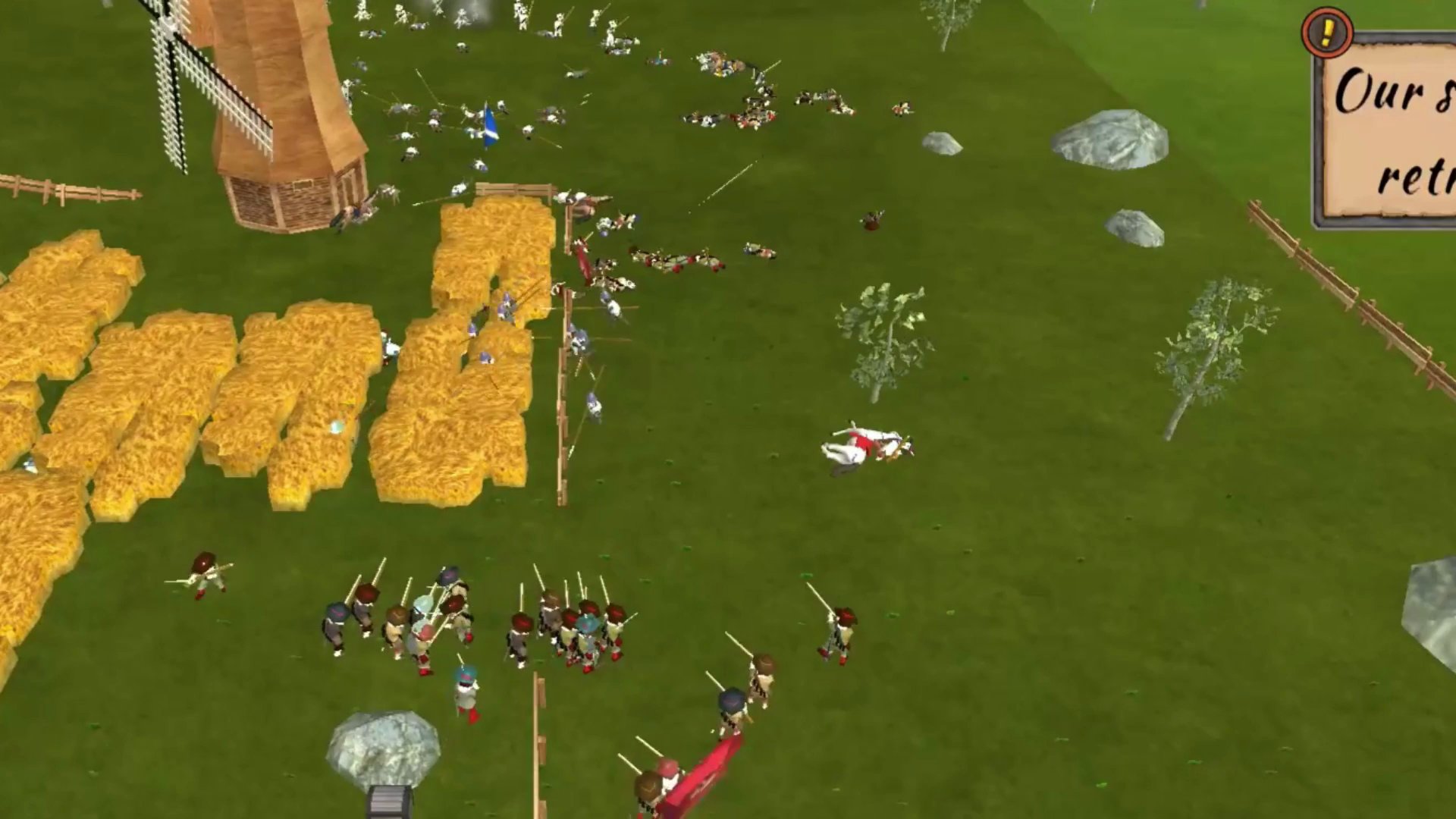Select the cavalry rider near the windmill
The width and height of the screenshot is (1456, 819).
356,212
